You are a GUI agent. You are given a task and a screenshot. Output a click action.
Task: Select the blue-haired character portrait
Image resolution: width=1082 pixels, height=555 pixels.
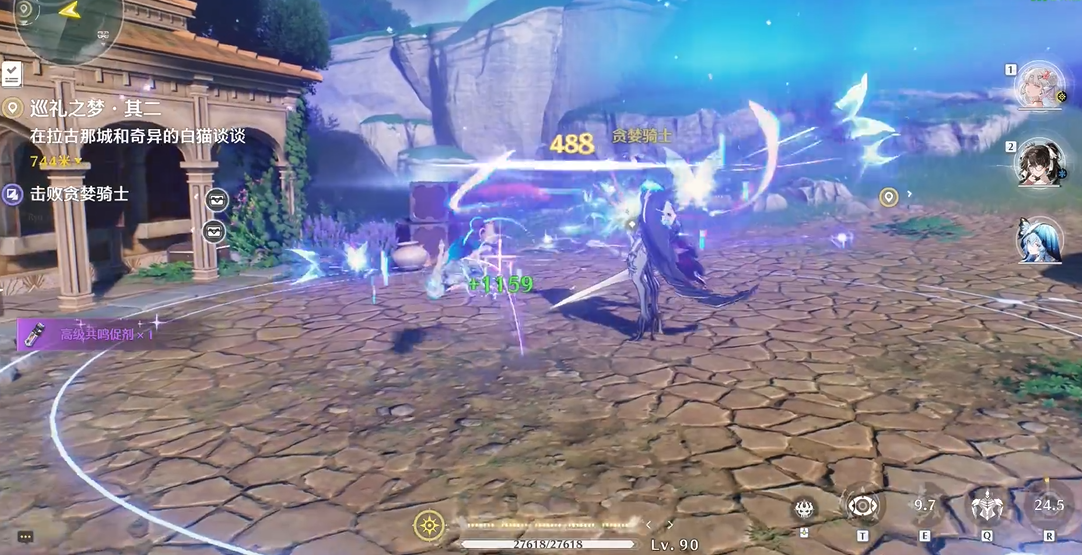[1040, 241]
